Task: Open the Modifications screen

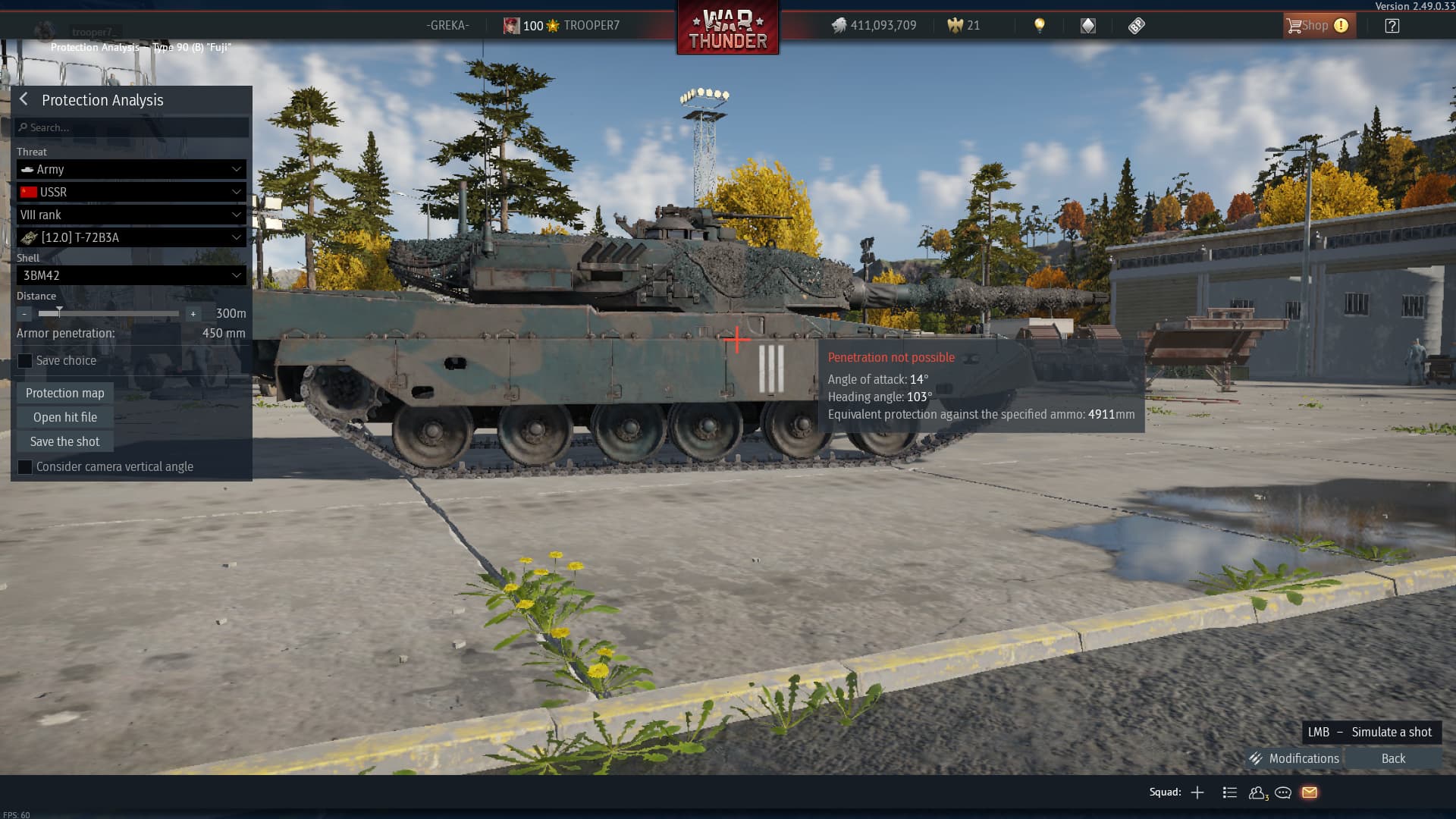Action: (1295, 758)
